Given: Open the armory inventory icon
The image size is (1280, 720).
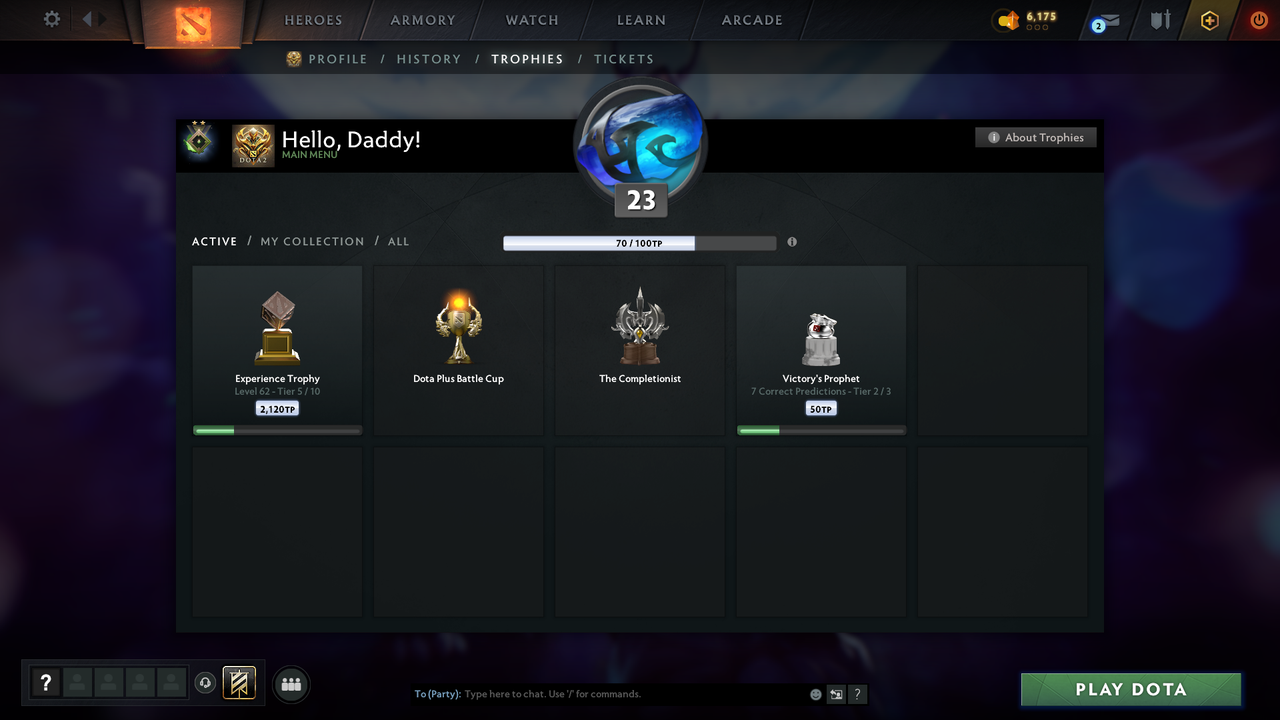Looking at the screenshot, I should click(1159, 20).
